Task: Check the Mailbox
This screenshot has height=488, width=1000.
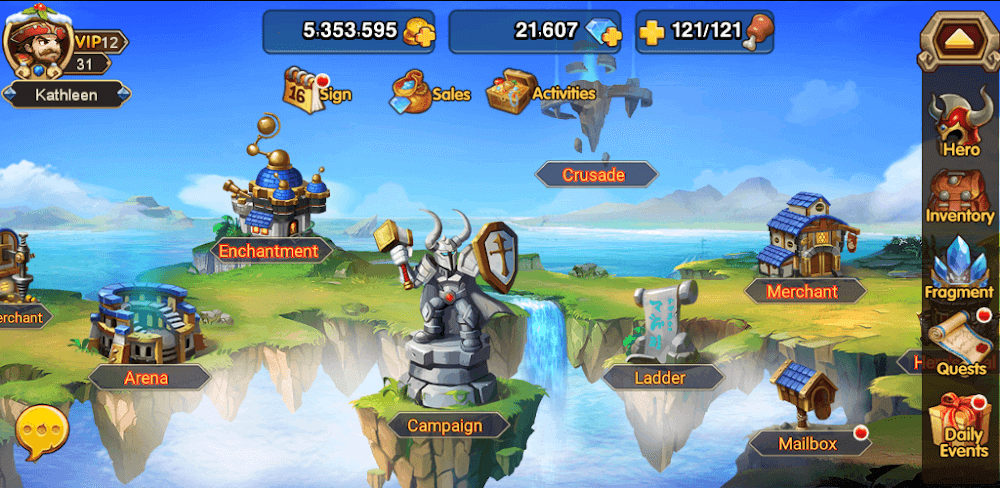Action: point(808,420)
